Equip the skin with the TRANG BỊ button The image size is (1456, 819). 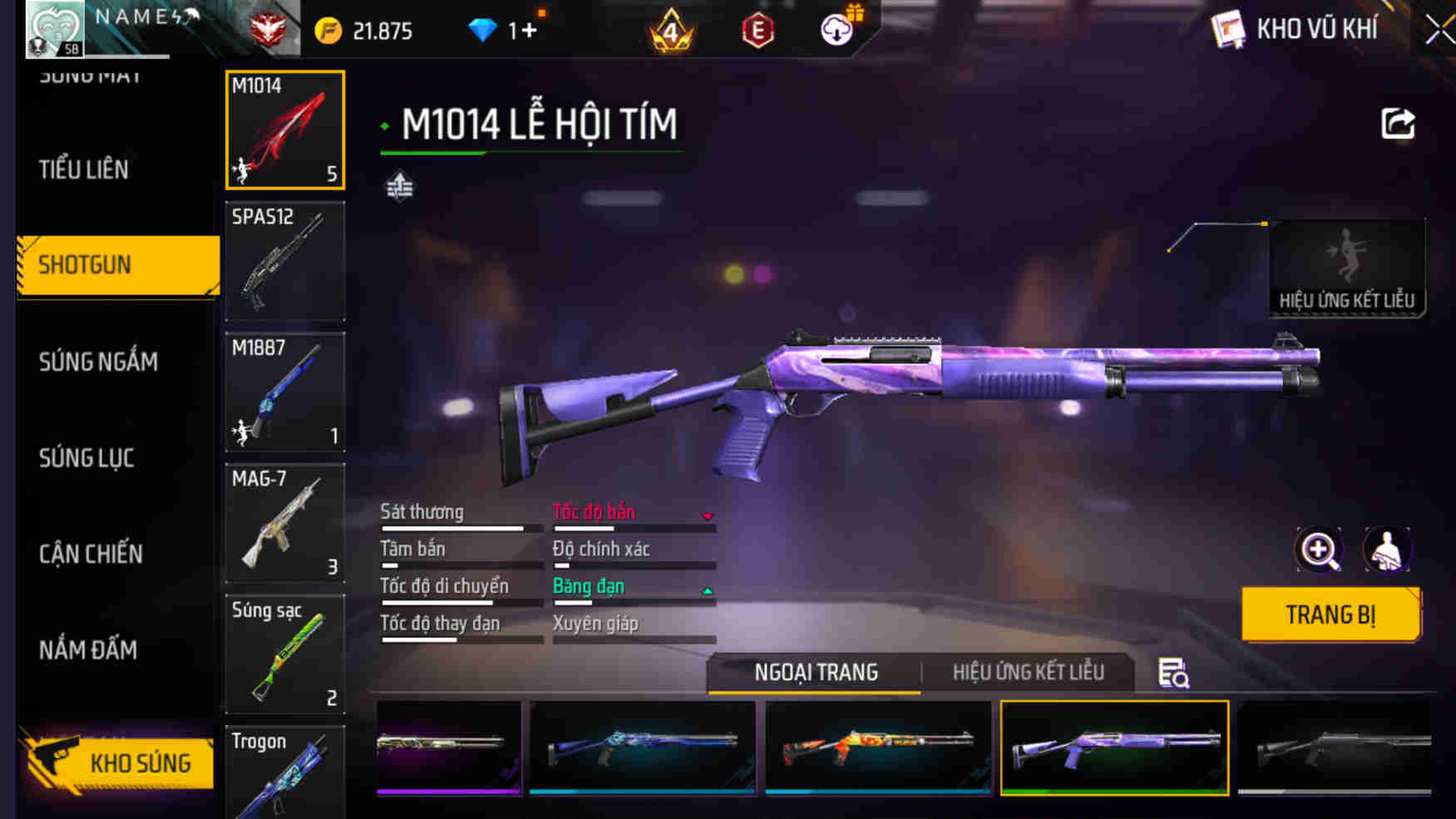[x=1330, y=614]
